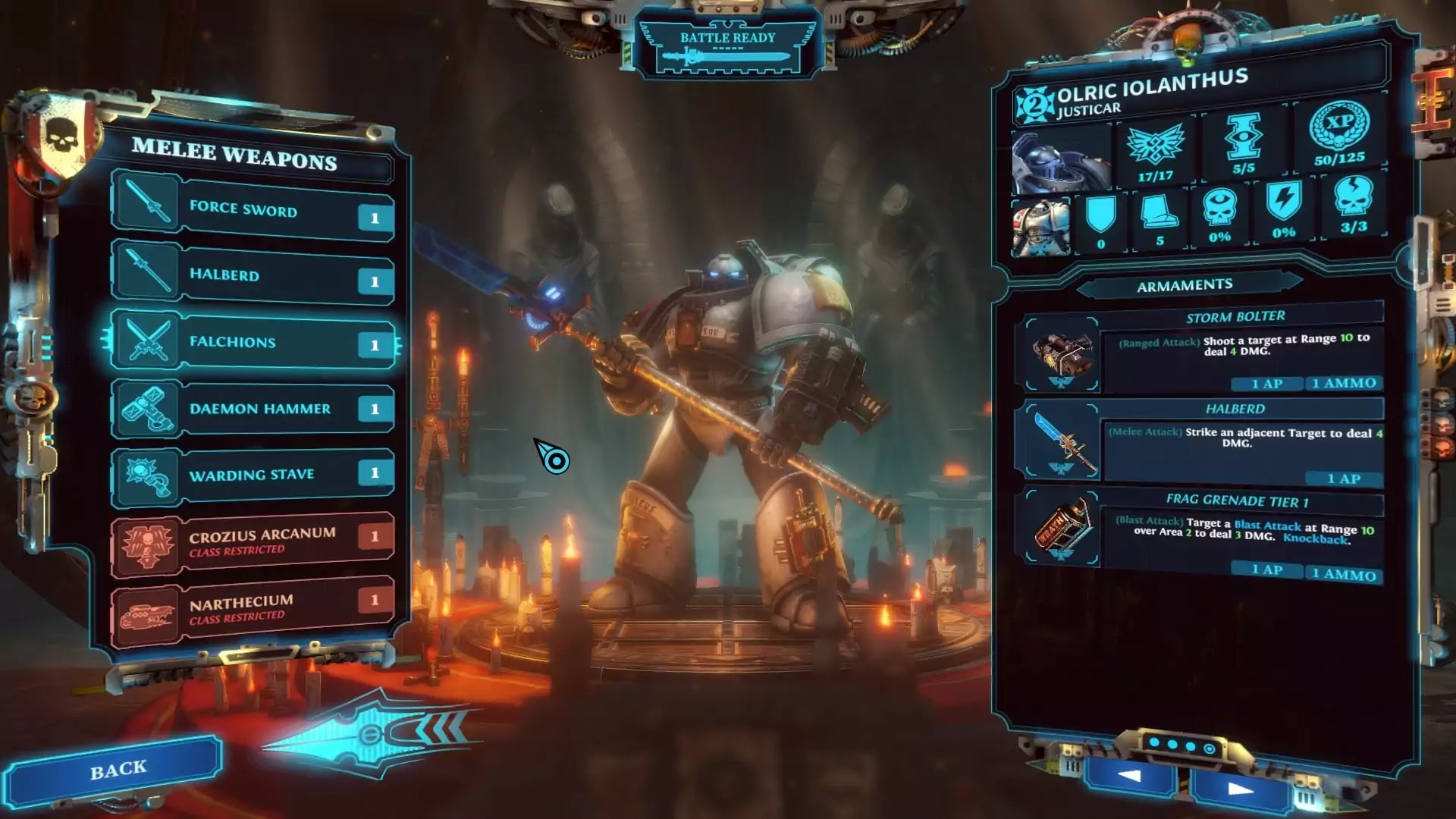1456x819 pixels.
Task: Select Force Sword from melee weapons
Action: coord(254,209)
